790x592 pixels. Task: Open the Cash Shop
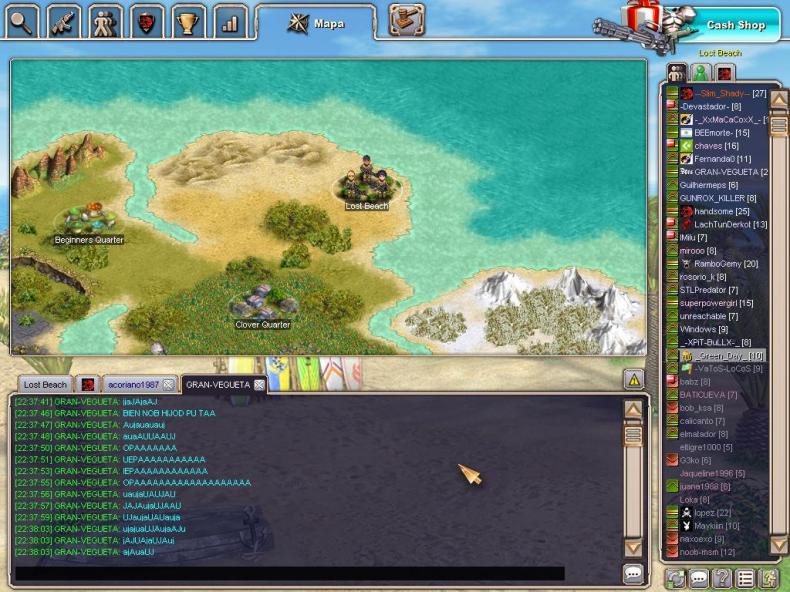coord(736,25)
